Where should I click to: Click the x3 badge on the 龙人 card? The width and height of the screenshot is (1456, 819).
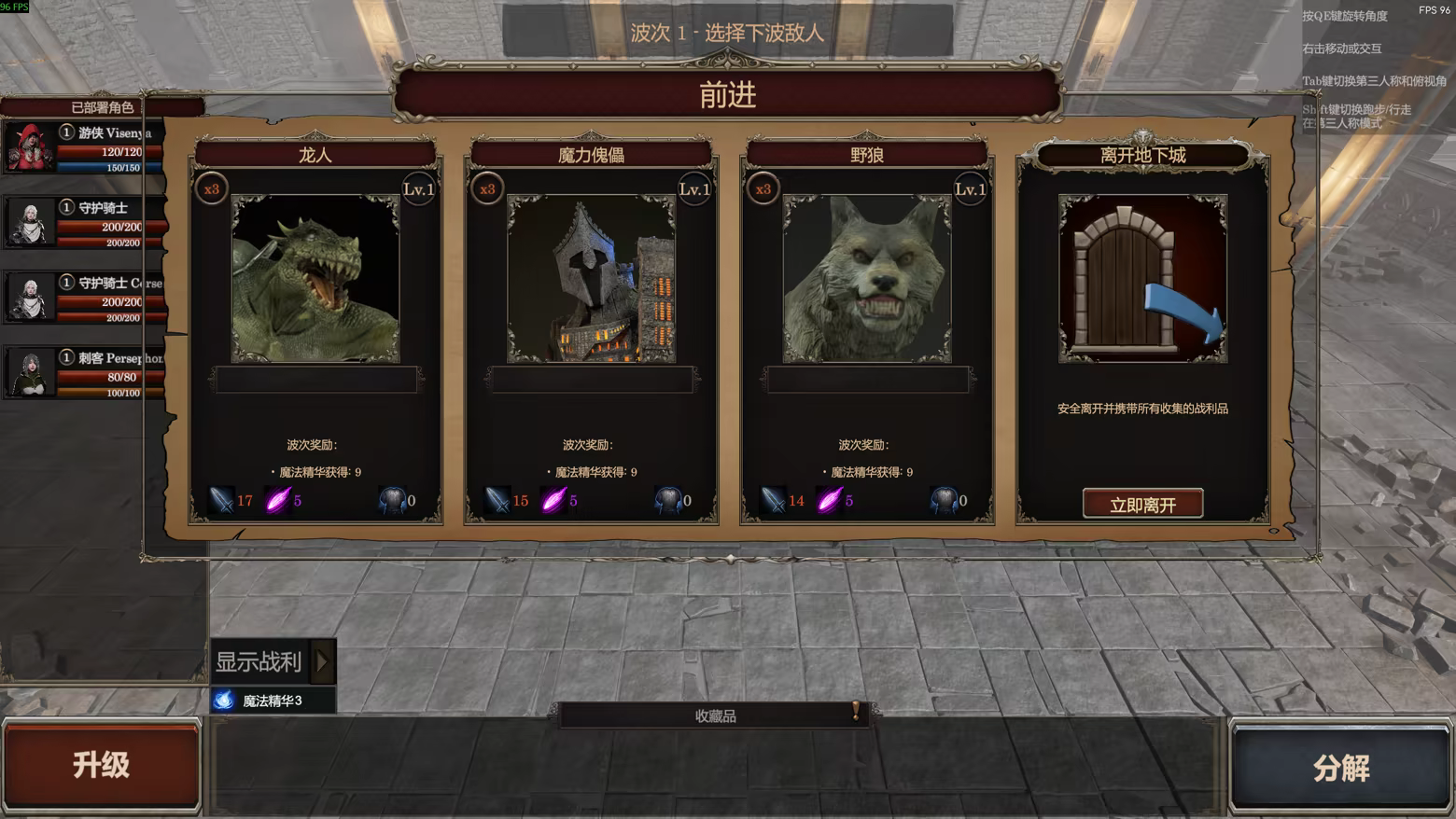[x=212, y=190]
